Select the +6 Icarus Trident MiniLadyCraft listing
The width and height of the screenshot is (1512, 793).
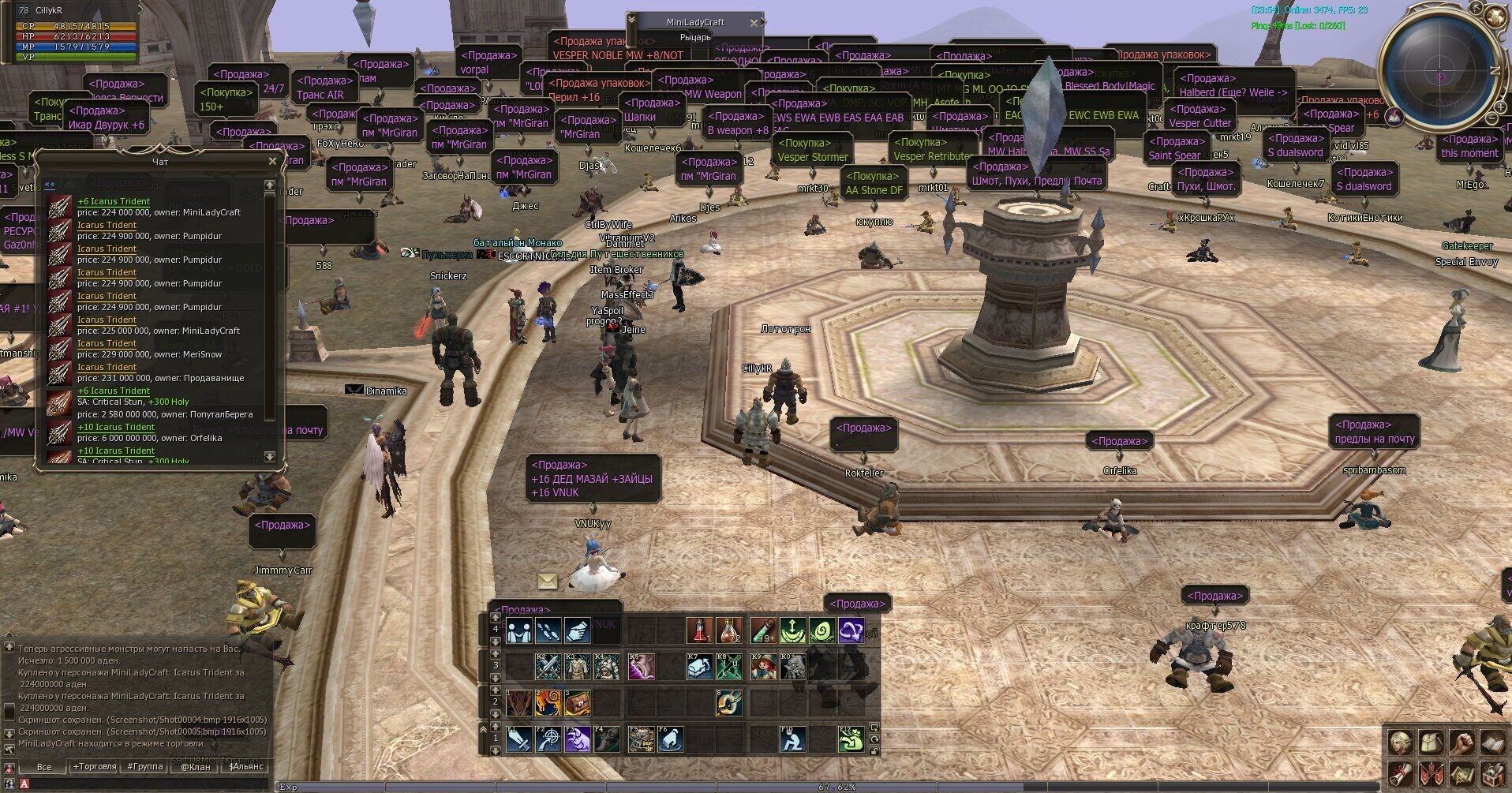(158, 207)
